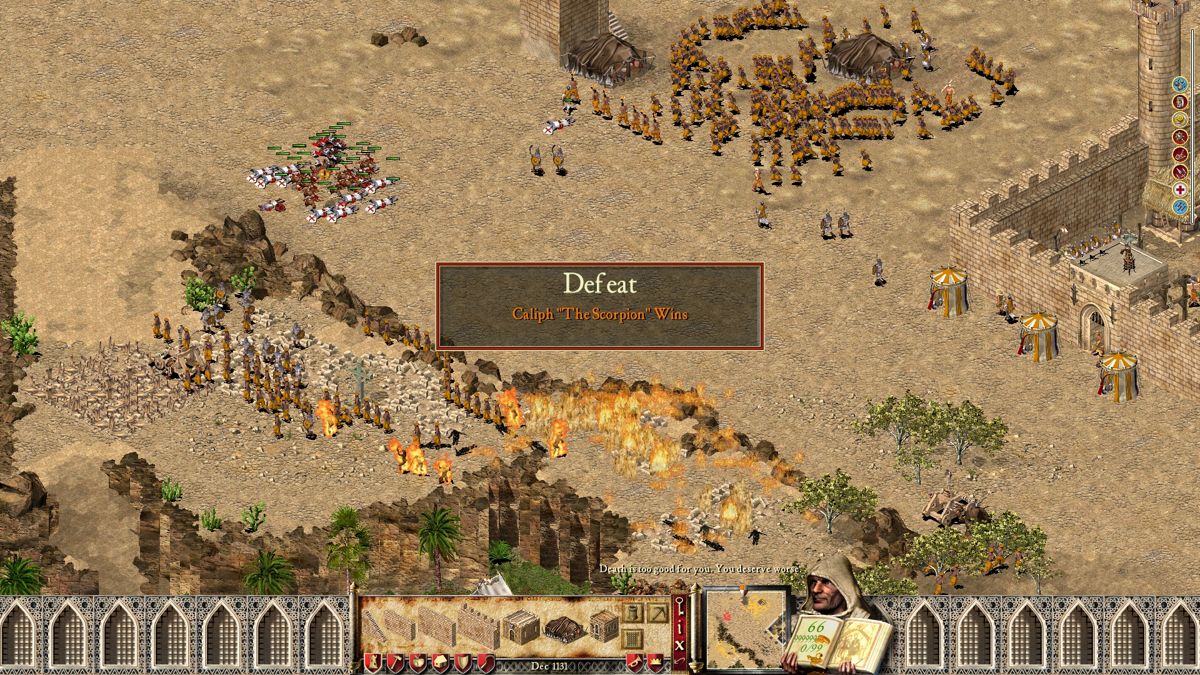Open the gatehouse sub-menu button

pyautogui.click(x=632, y=638)
